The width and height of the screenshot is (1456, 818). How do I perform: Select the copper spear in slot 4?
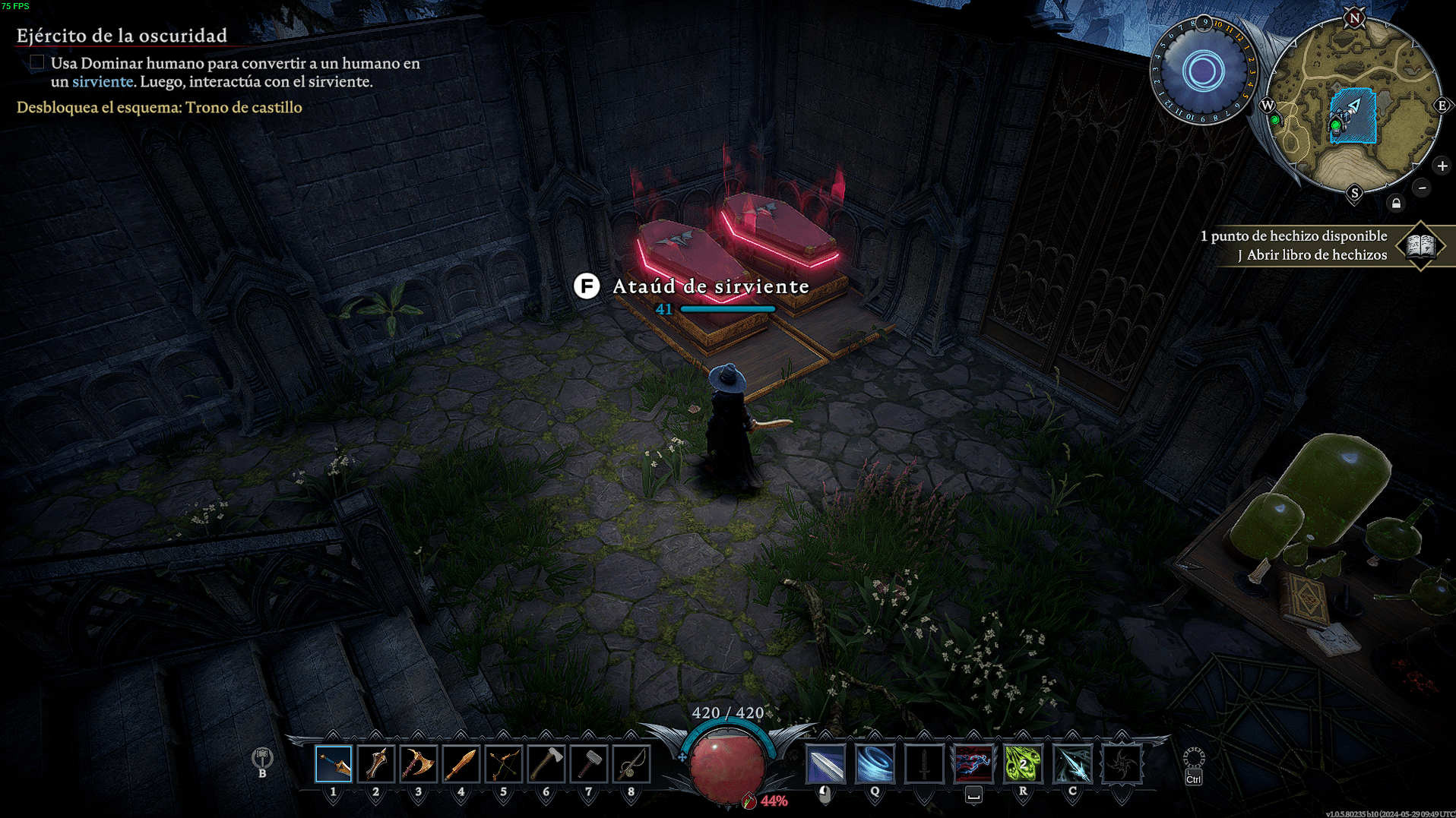click(x=461, y=764)
